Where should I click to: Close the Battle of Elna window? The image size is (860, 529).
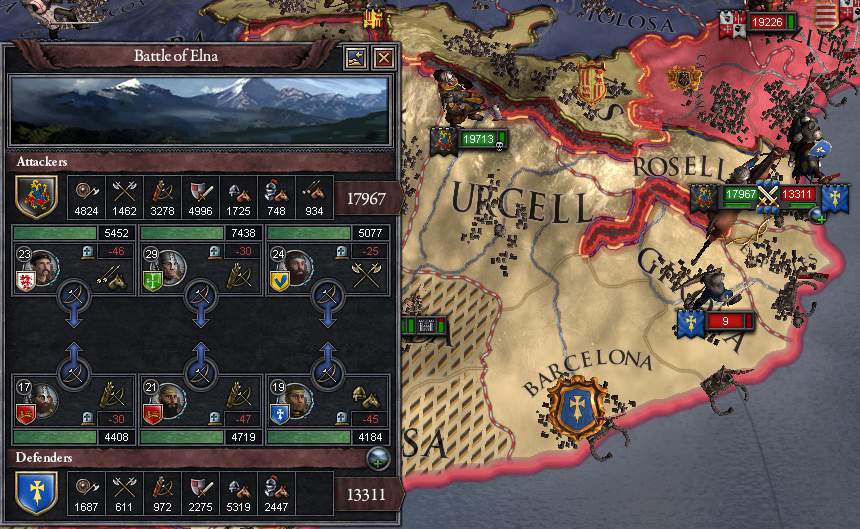click(382, 59)
